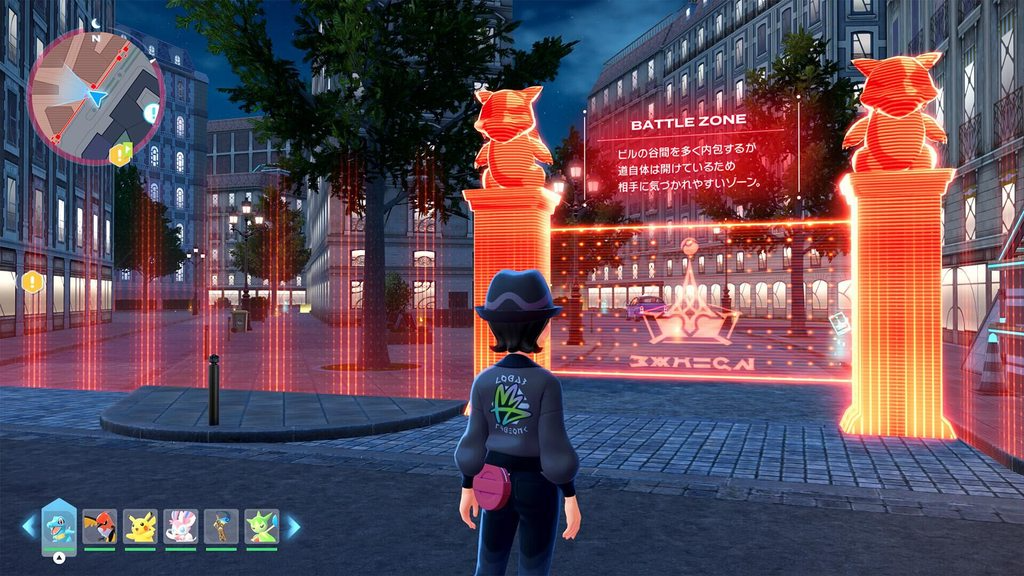The height and width of the screenshot is (576, 1024).
Task: Select Pikachu from the party bar
Action: point(141,526)
